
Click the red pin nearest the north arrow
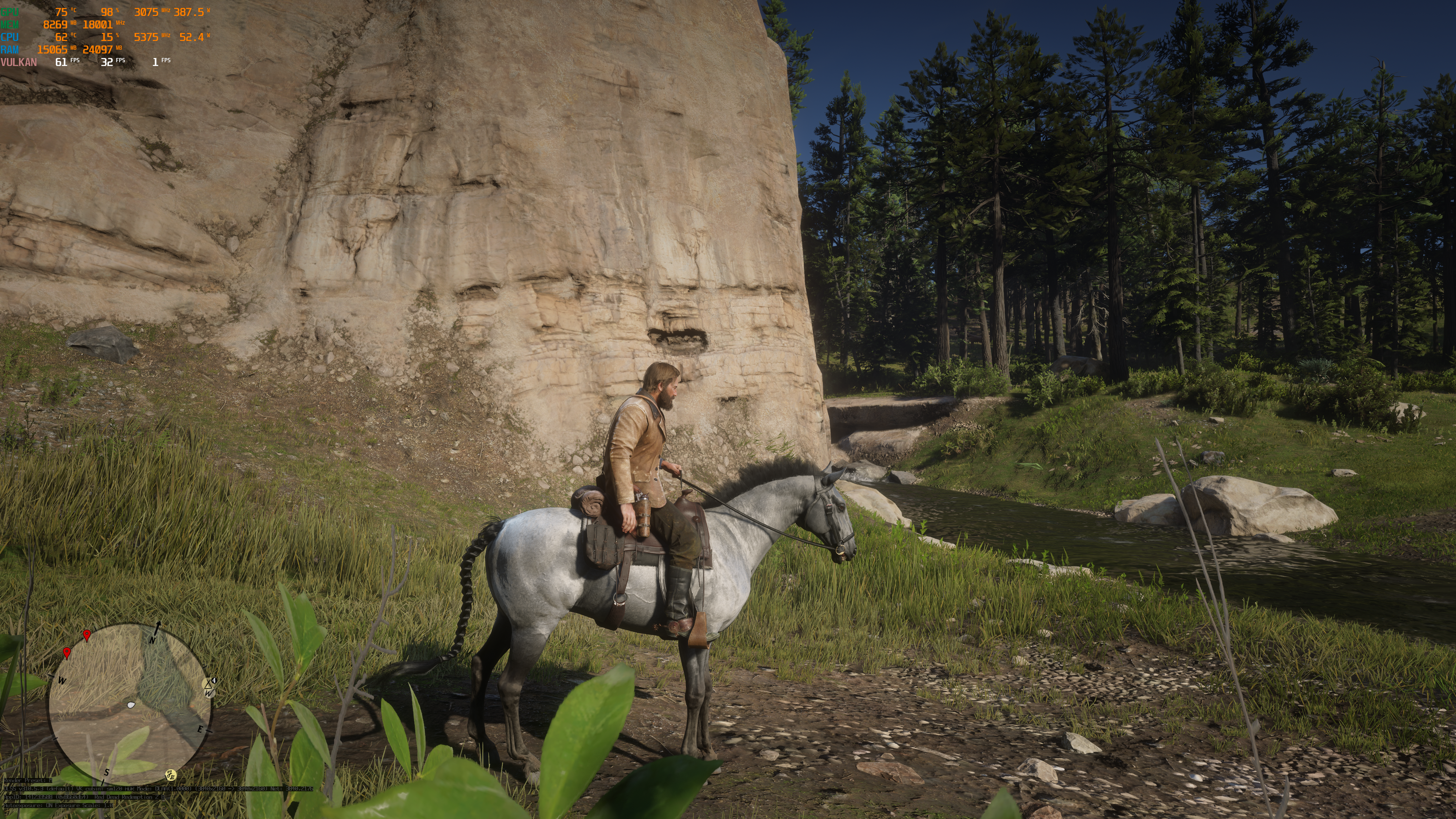tap(86, 635)
